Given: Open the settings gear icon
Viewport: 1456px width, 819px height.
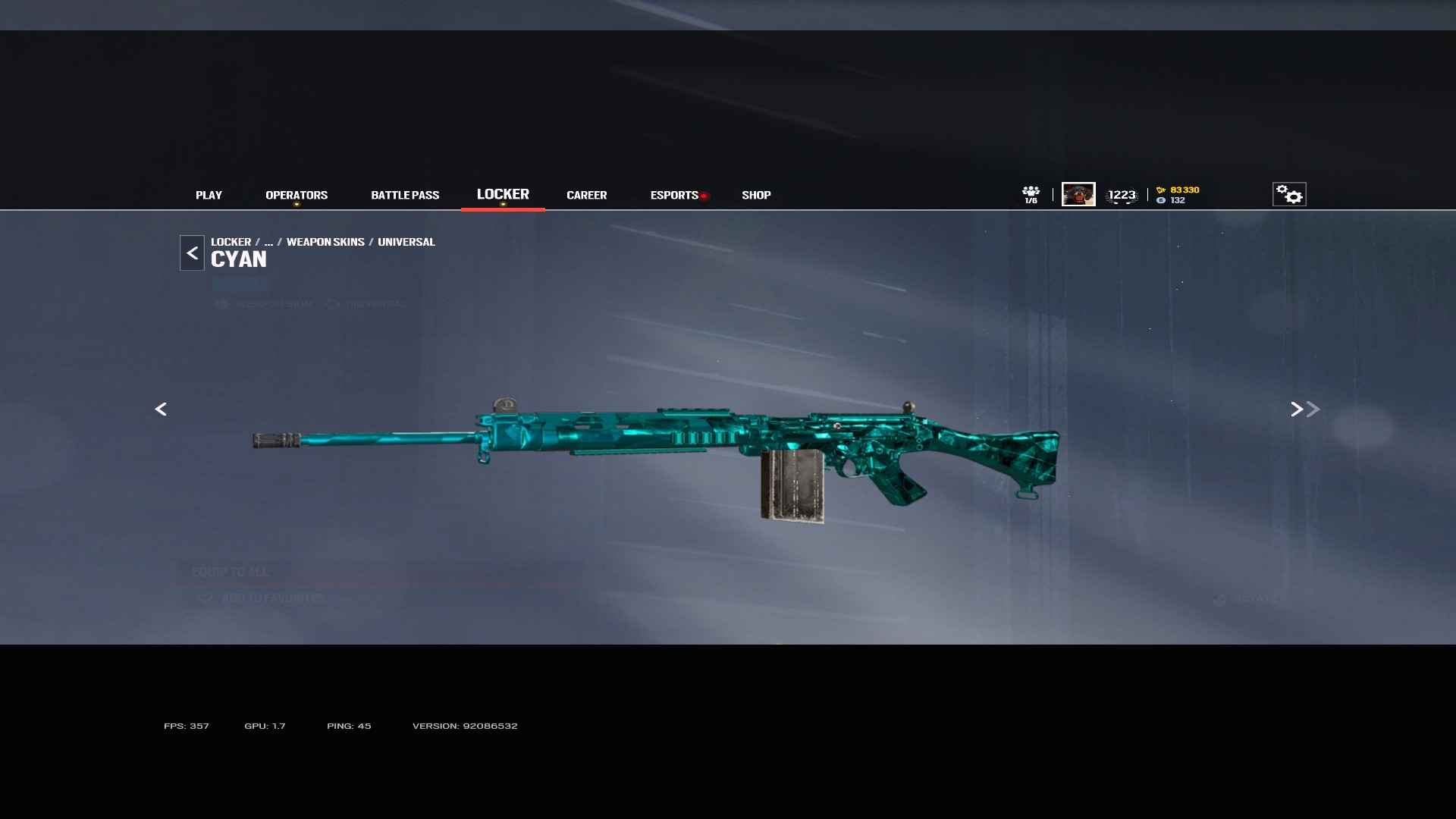Looking at the screenshot, I should click(1288, 194).
